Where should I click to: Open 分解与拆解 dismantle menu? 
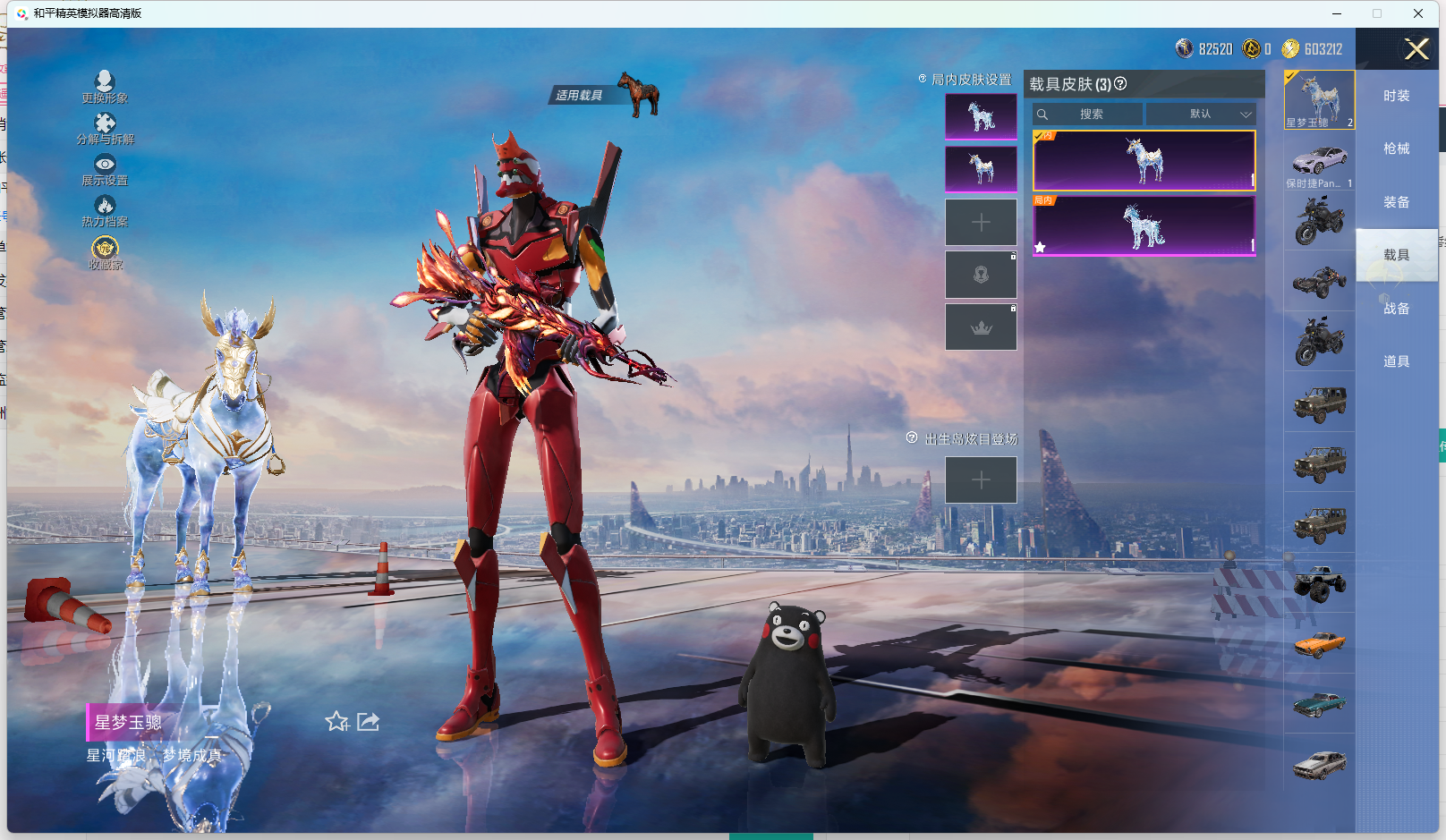pos(105,128)
